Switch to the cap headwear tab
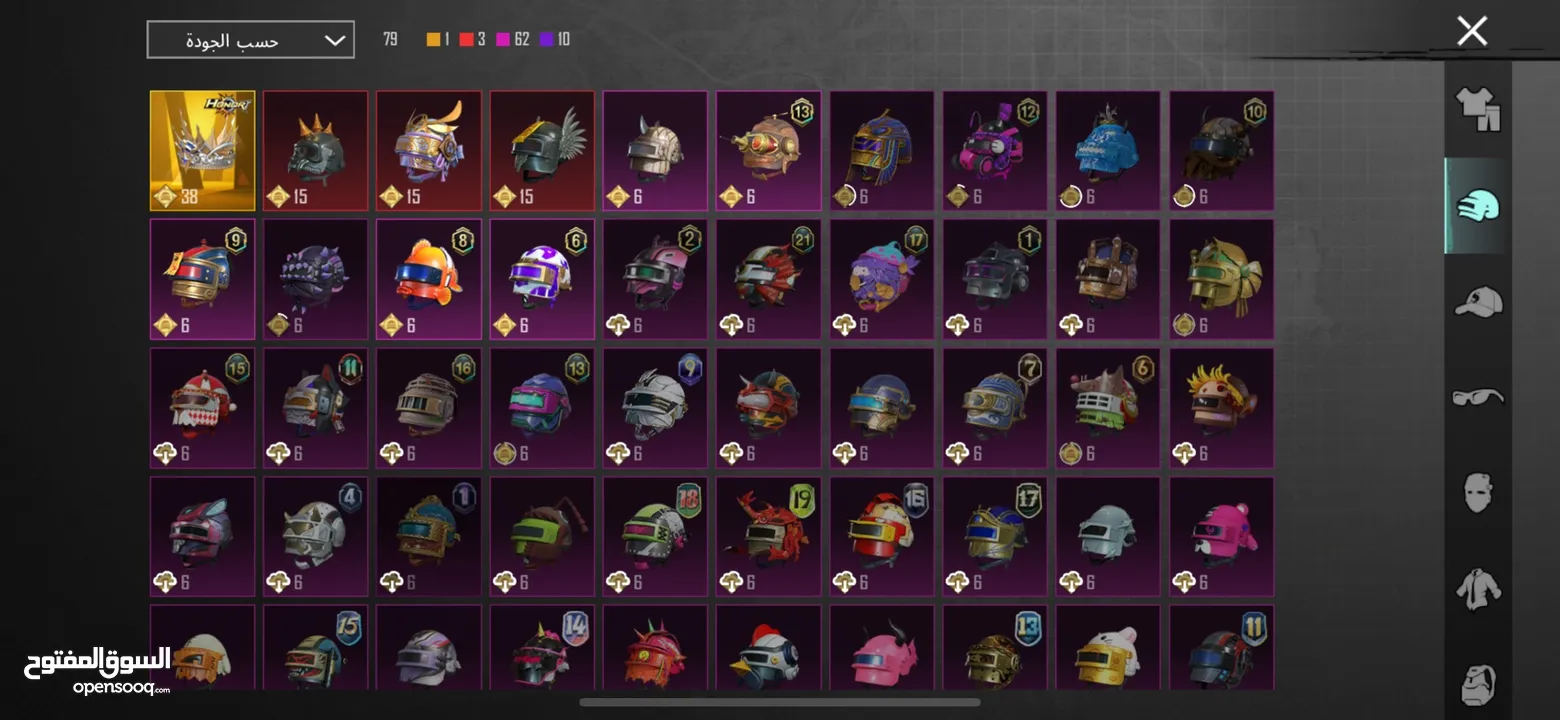The height and width of the screenshot is (720, 1560). (x=1477, y=301)
